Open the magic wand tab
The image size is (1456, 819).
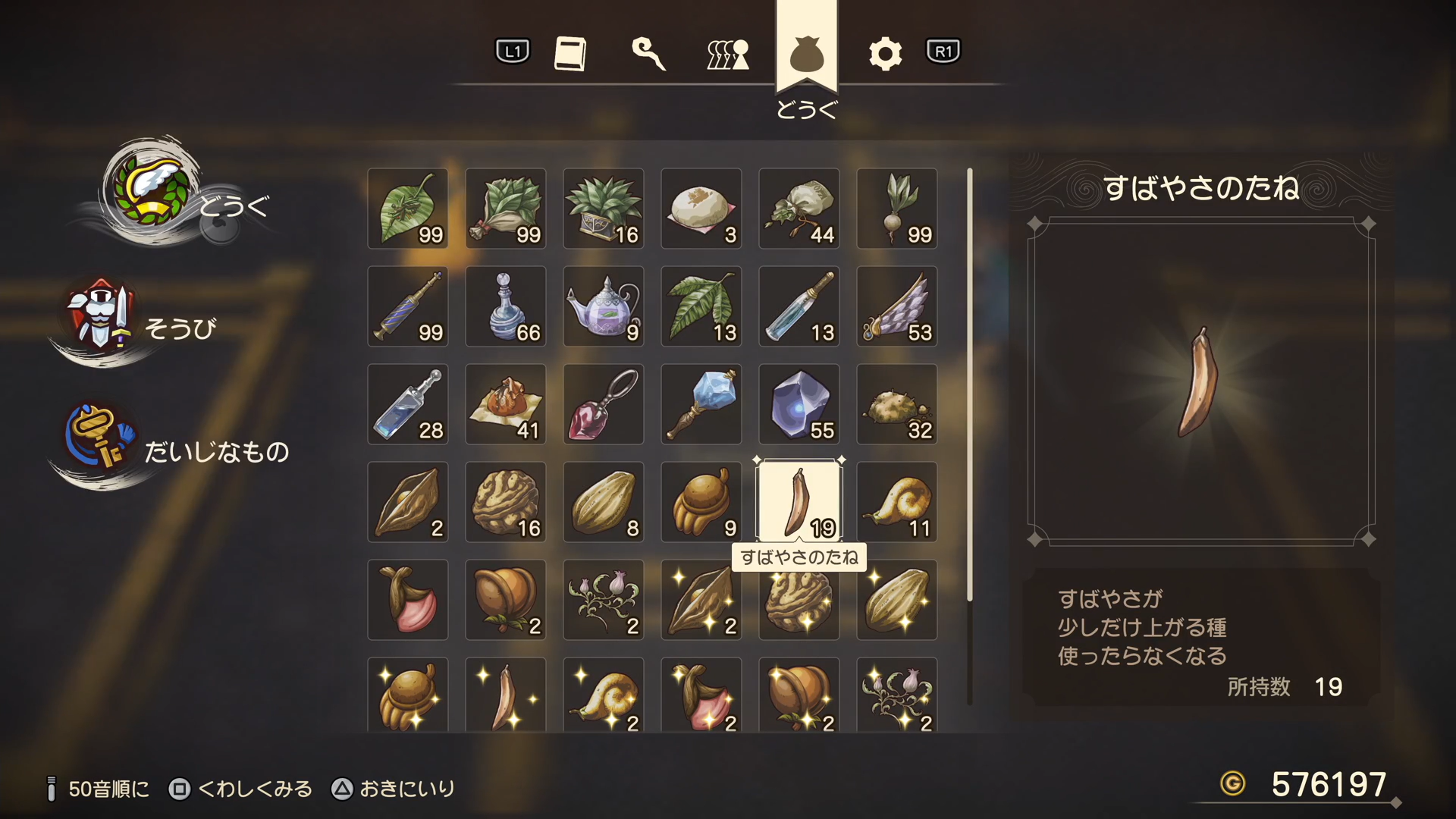648,54
